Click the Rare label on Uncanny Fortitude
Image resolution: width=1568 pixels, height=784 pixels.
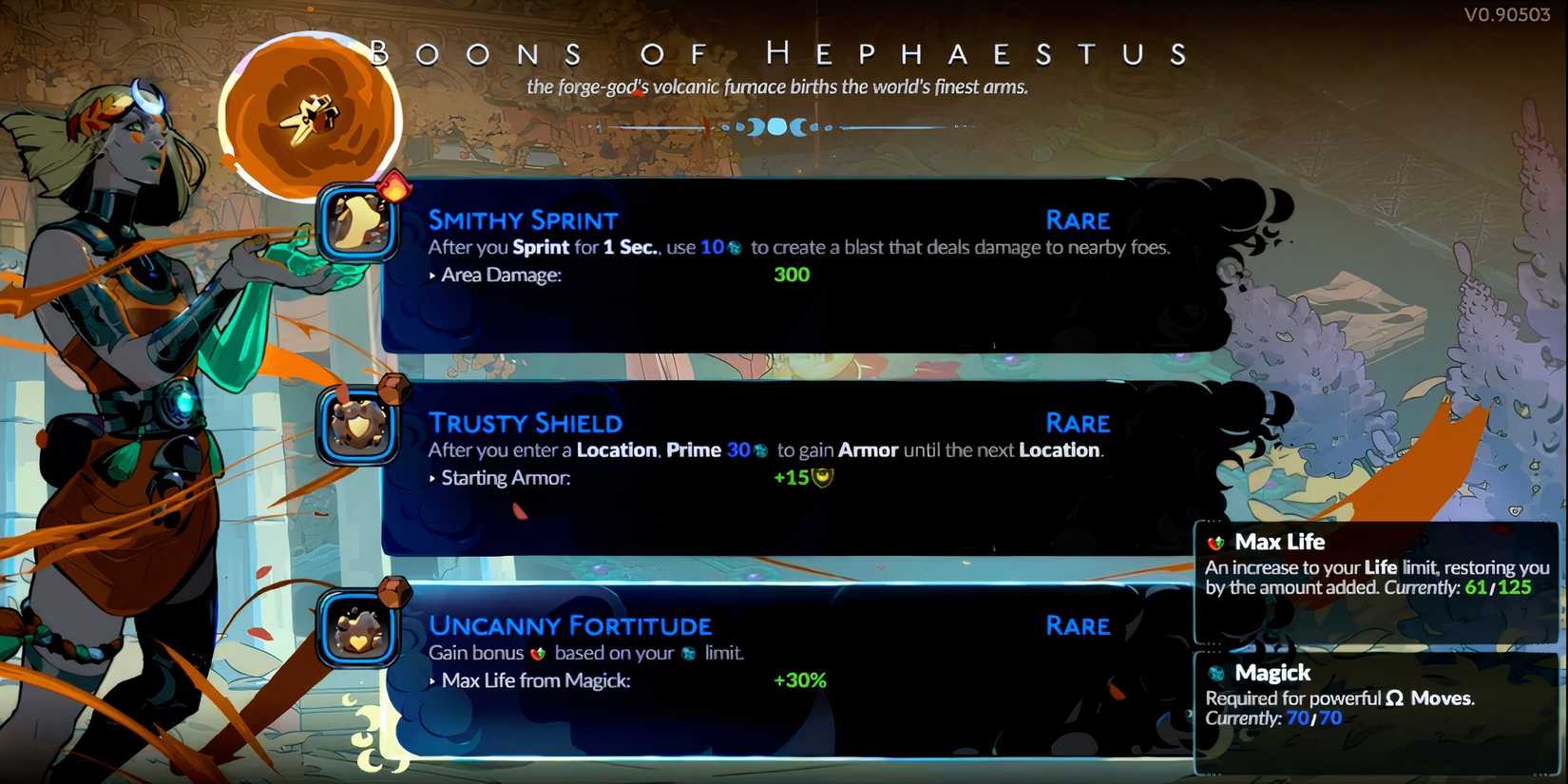[1077, 626]
